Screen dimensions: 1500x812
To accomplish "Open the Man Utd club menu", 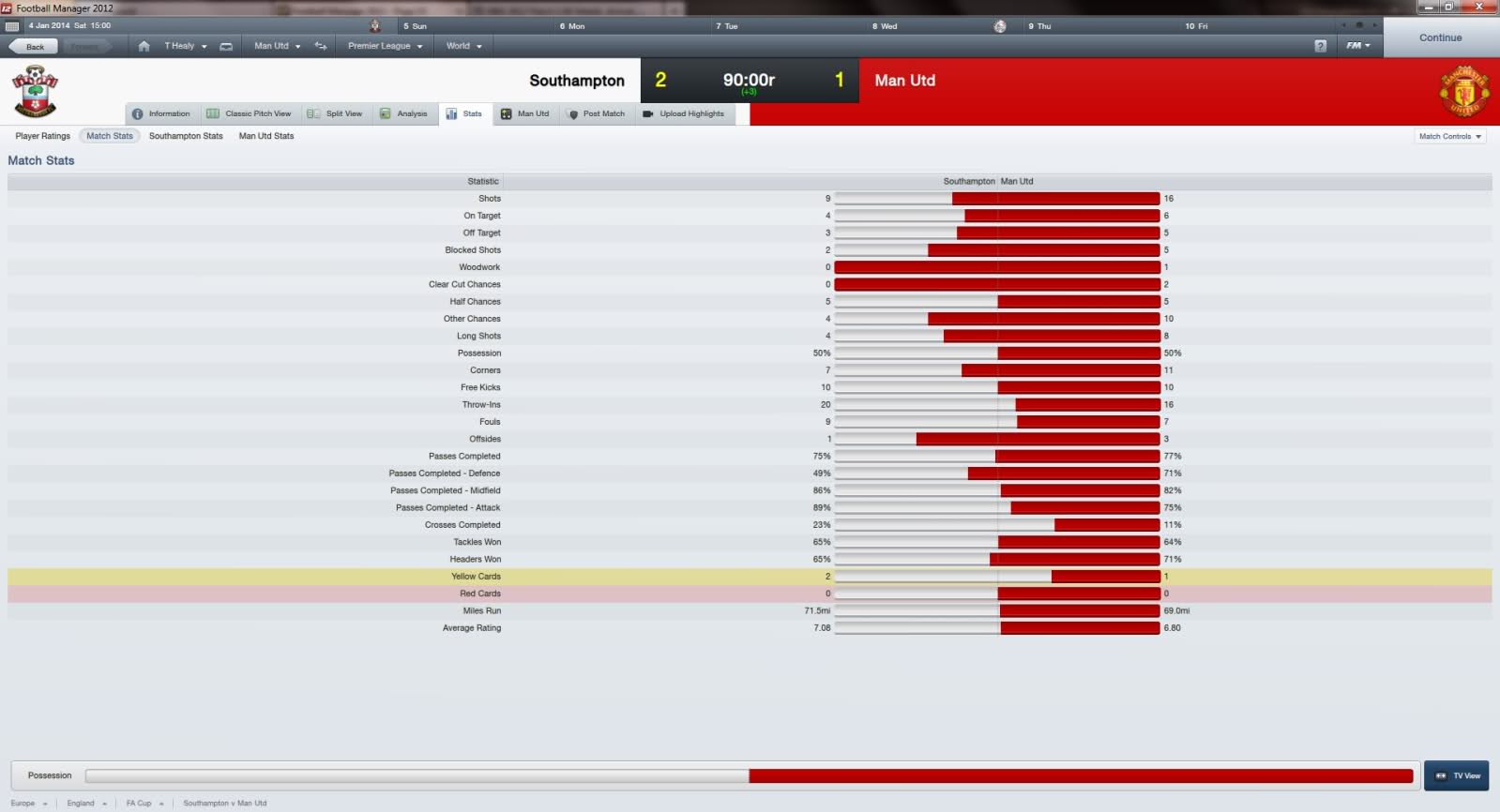I will pos(277,46).
